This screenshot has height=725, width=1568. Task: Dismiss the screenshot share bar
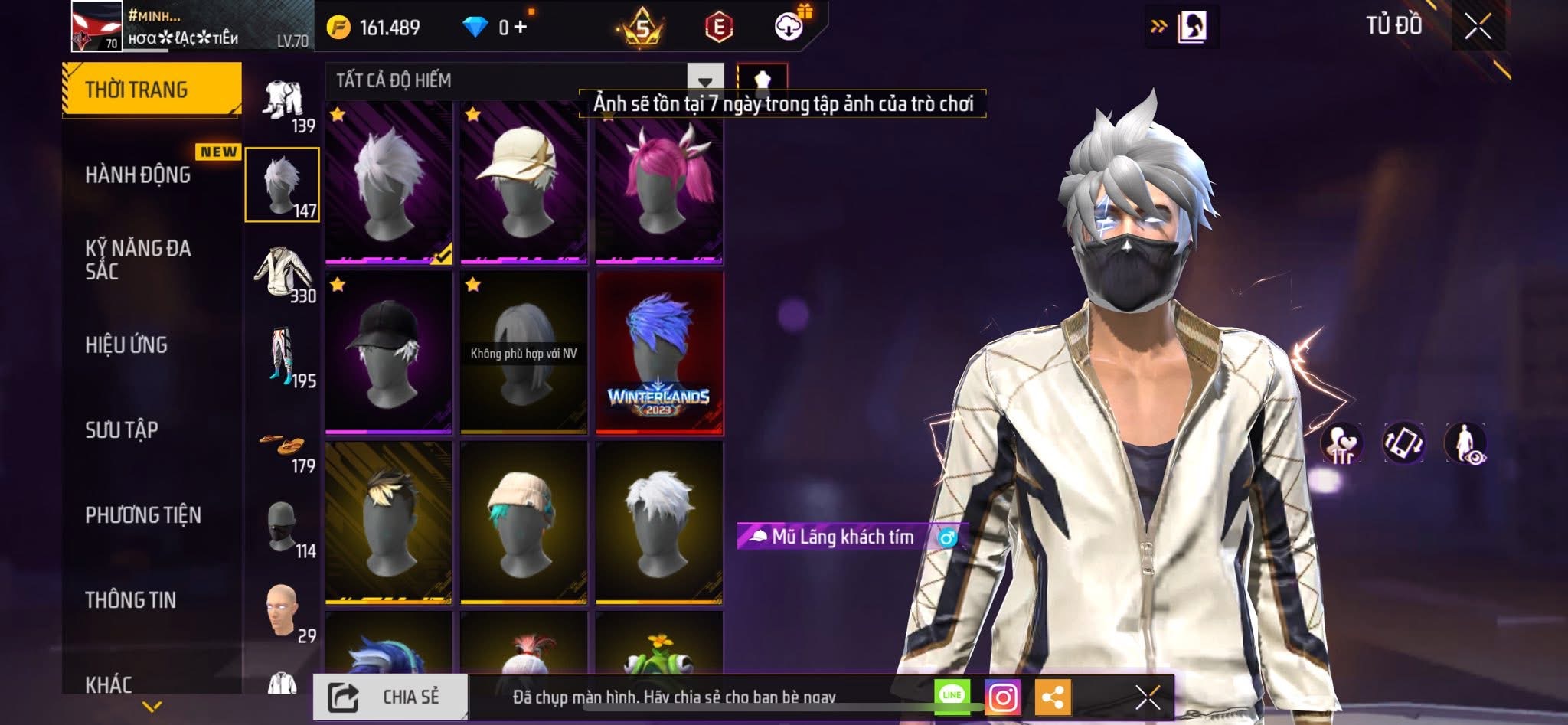[1147, 697]
